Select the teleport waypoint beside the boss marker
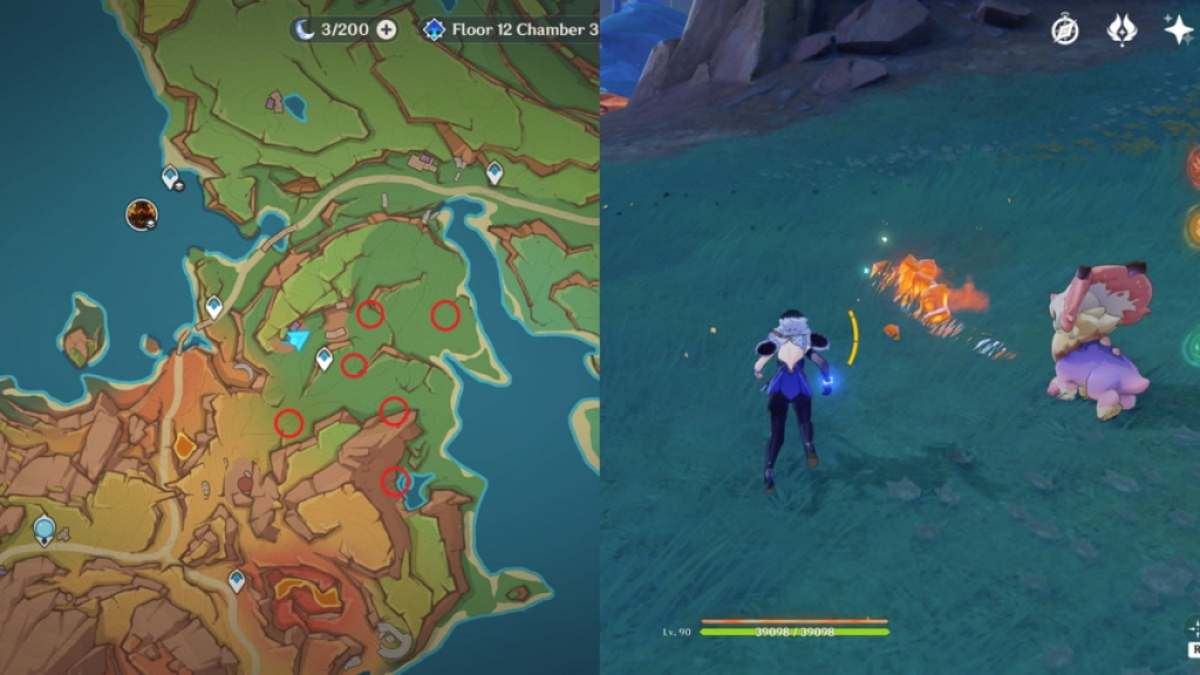Viewport: 1200px width, 675px height. [x=171, y=178]
